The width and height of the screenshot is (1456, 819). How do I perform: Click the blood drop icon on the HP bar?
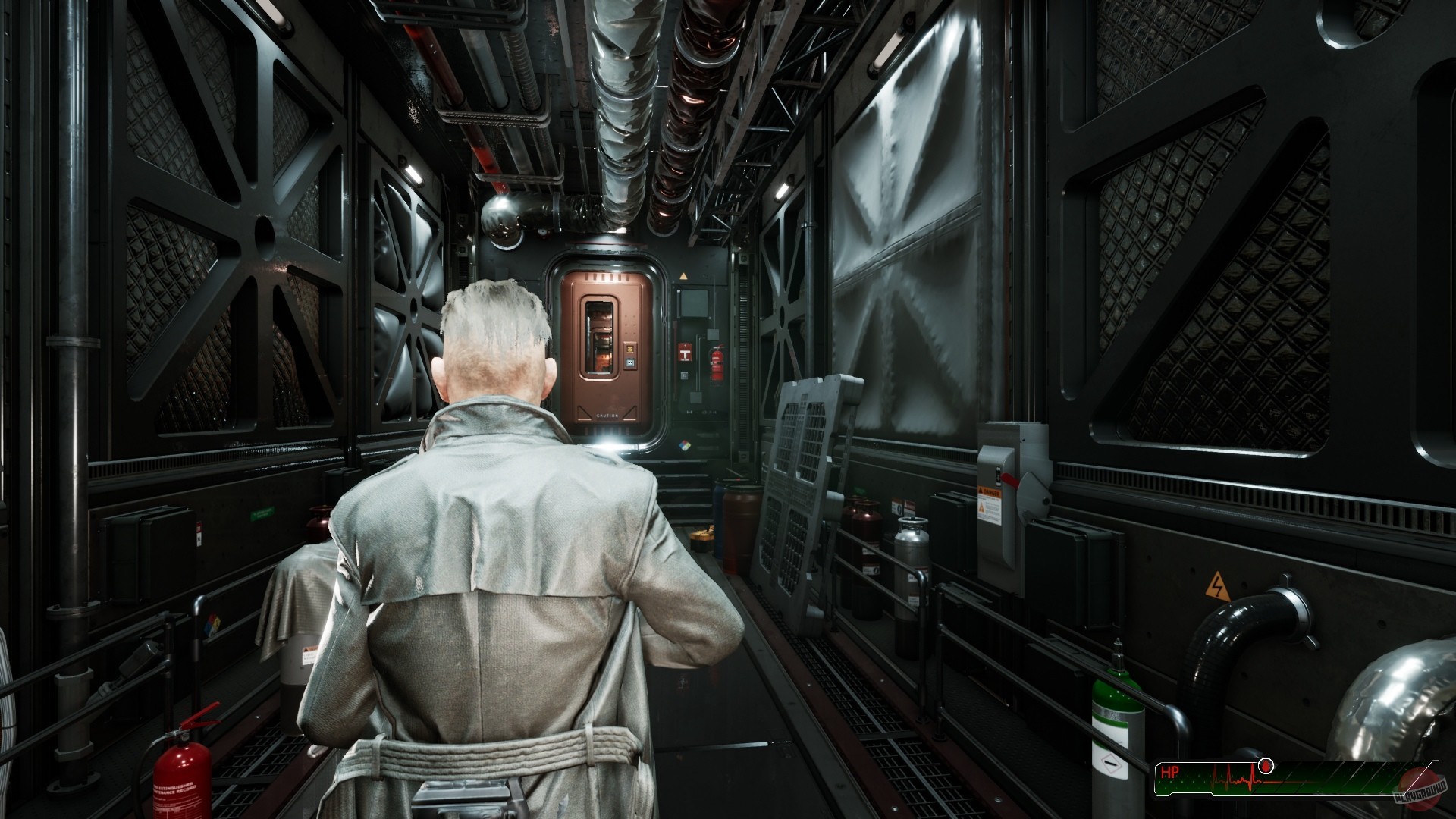1265,766
